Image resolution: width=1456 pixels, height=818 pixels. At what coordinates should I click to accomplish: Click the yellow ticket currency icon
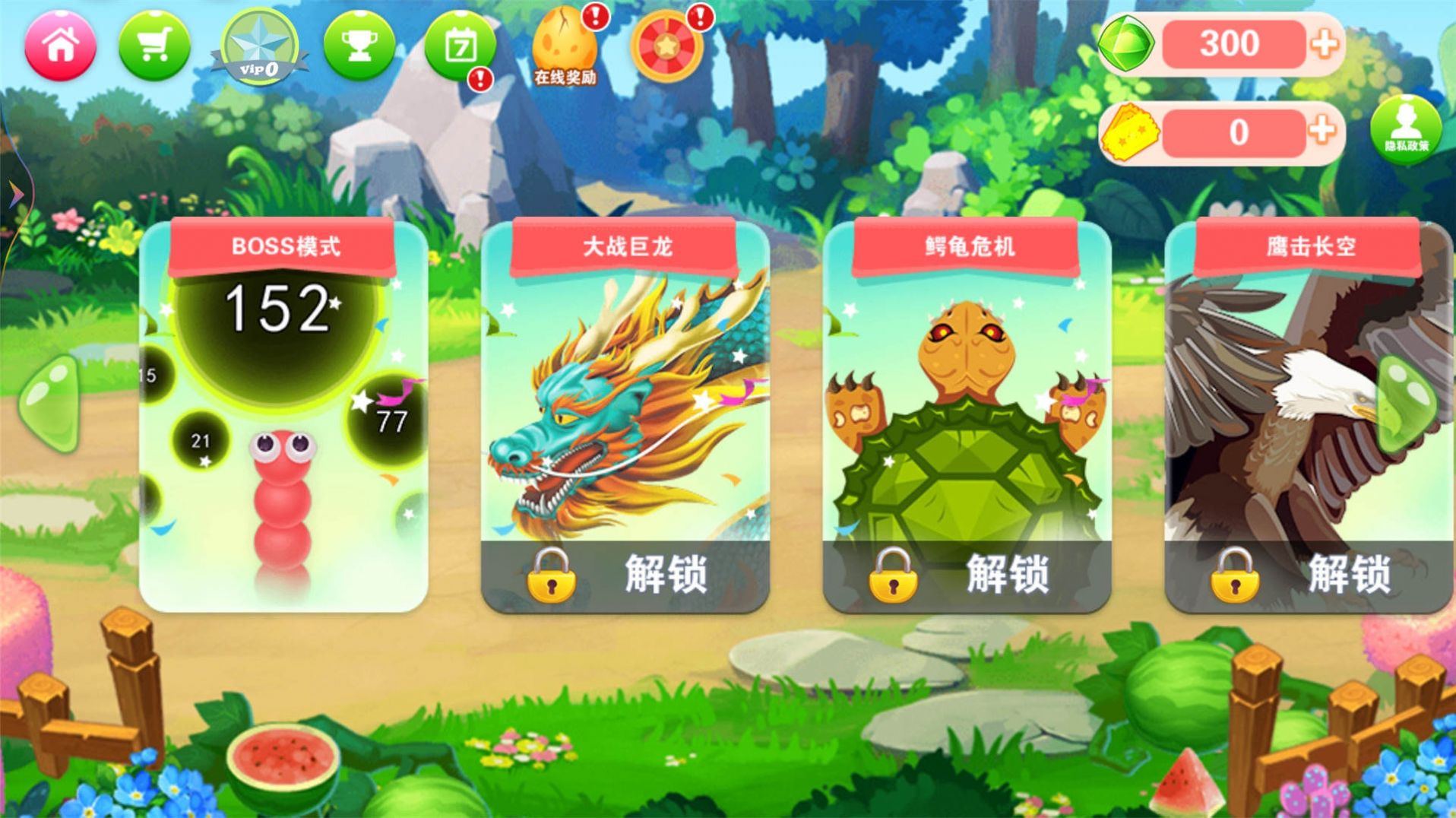pyautogui.click(x=1132, y=131)
